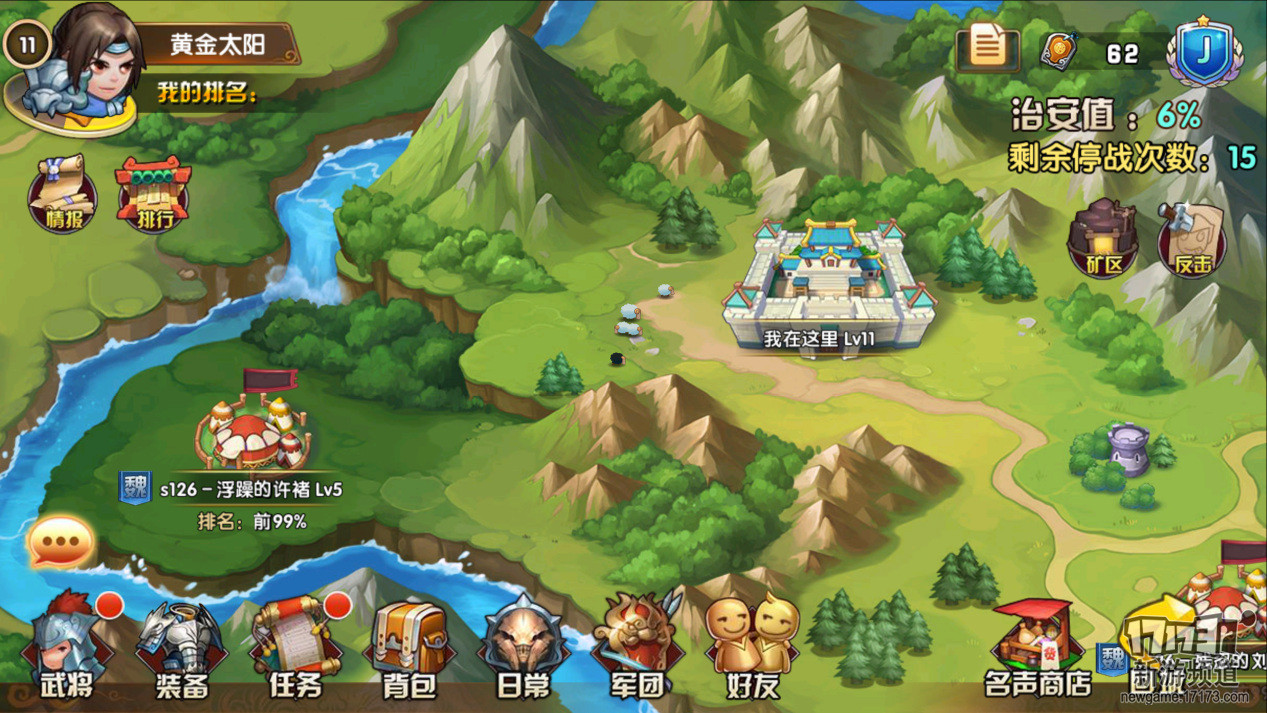Viewport: 1267px width, 713px height.
Task: Open the orange chat bubble
Action: 62,543
